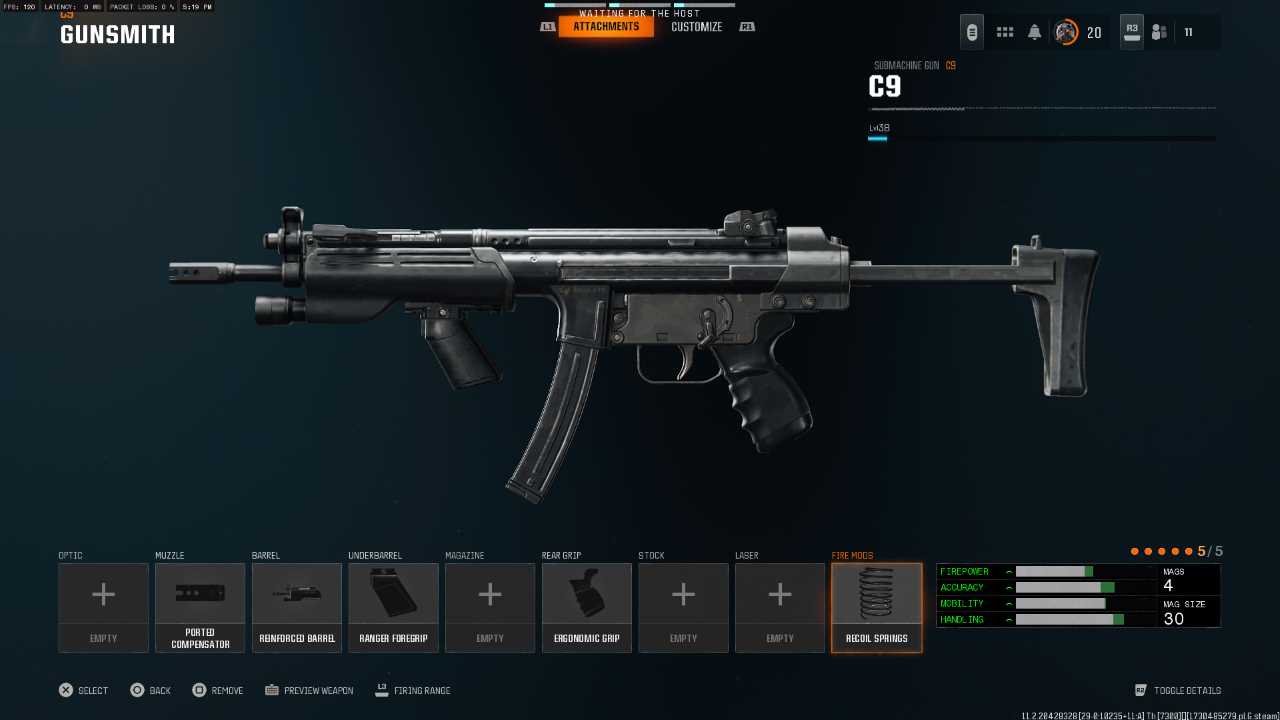This screenshot has height=720, width=1280.
Task: Open the COD token pill icon
Action: [x=972, y=32]
